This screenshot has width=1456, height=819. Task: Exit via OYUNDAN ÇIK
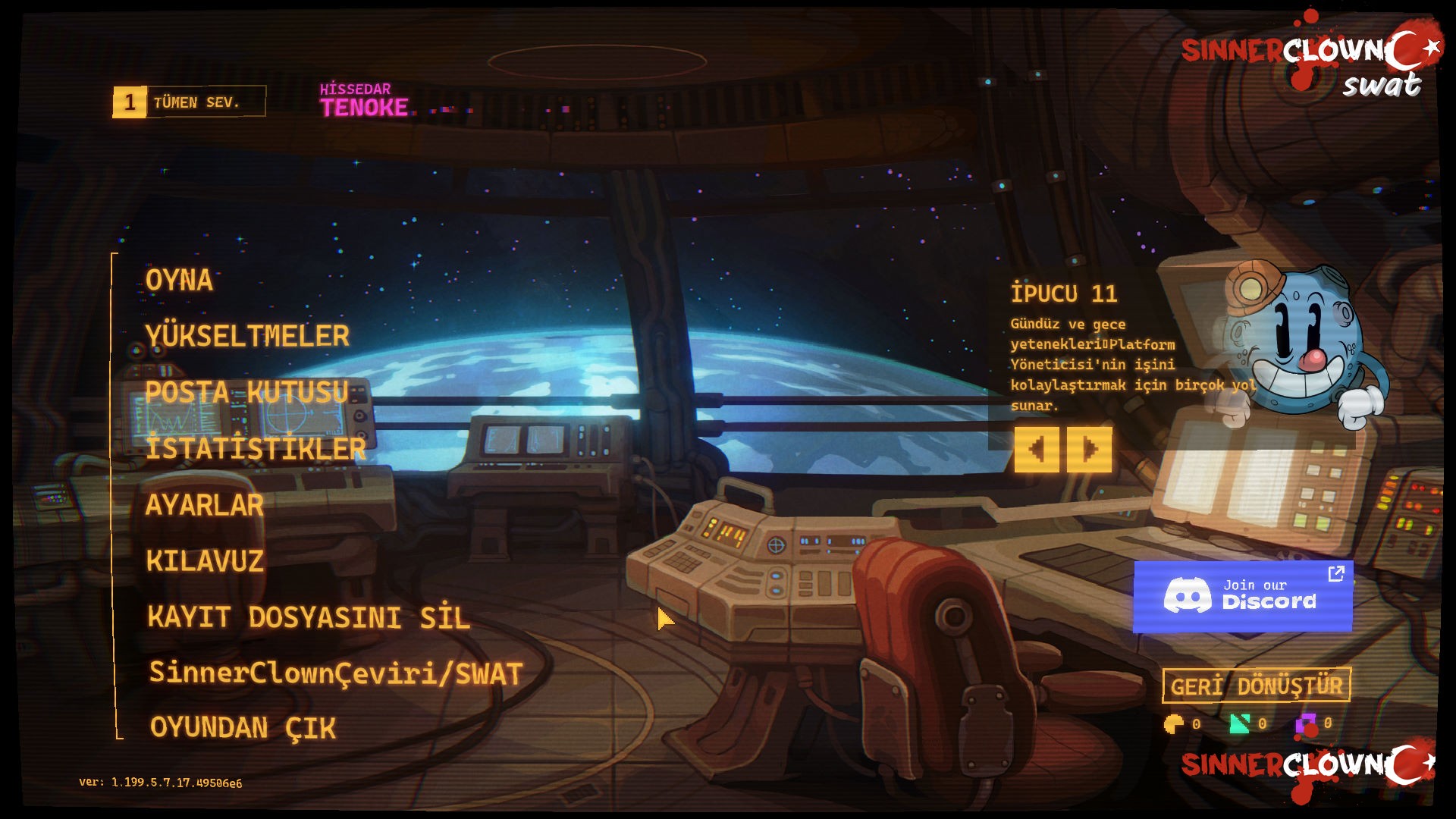(x=243, y=728)
